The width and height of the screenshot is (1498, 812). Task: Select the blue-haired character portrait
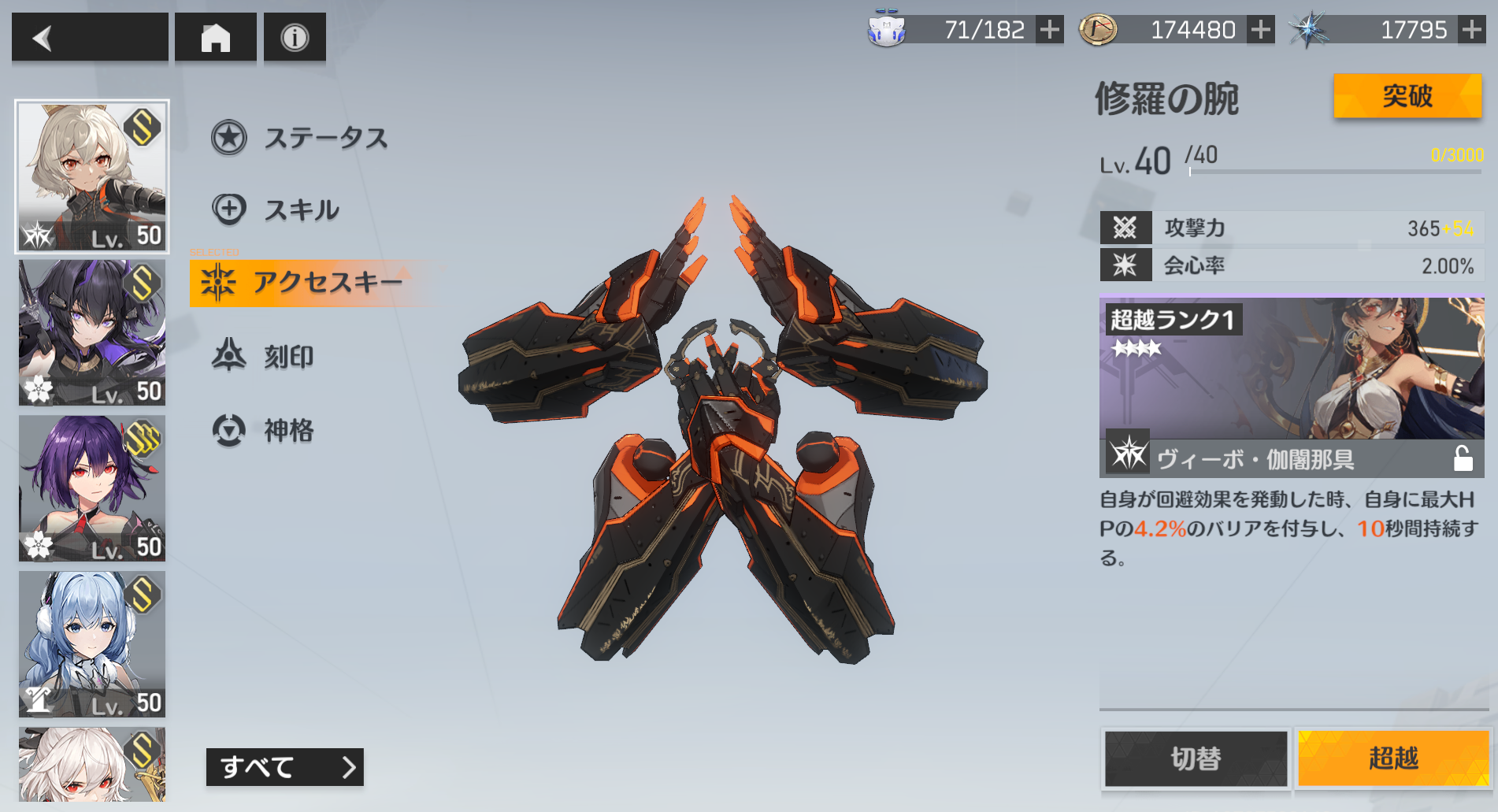pyautogui.click(x=92, y=643)
